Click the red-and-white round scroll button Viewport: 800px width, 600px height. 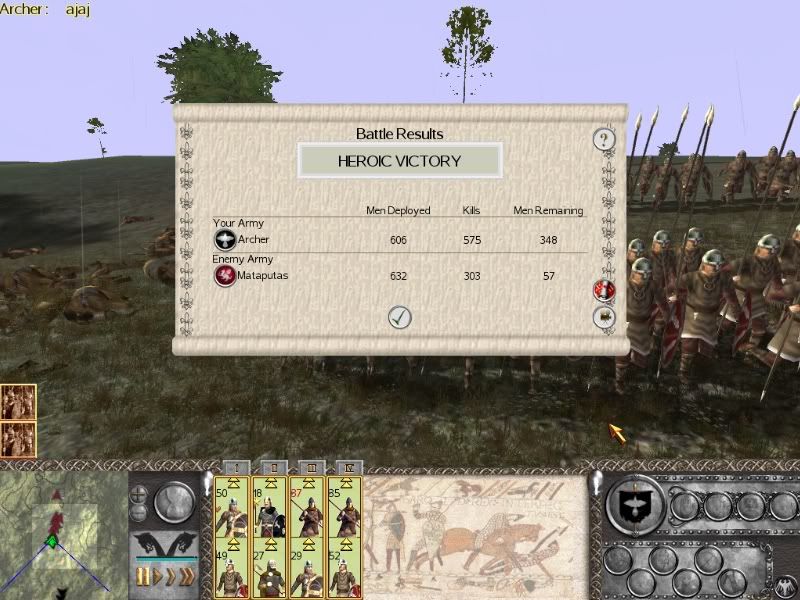[x=604, y=290]
